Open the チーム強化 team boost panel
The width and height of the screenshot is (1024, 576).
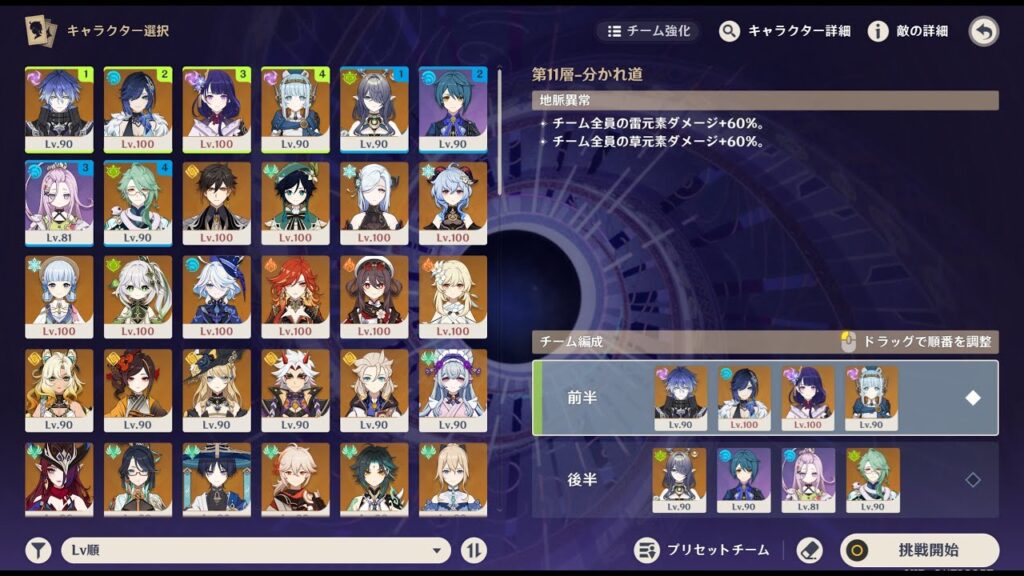tap(648, 31)
